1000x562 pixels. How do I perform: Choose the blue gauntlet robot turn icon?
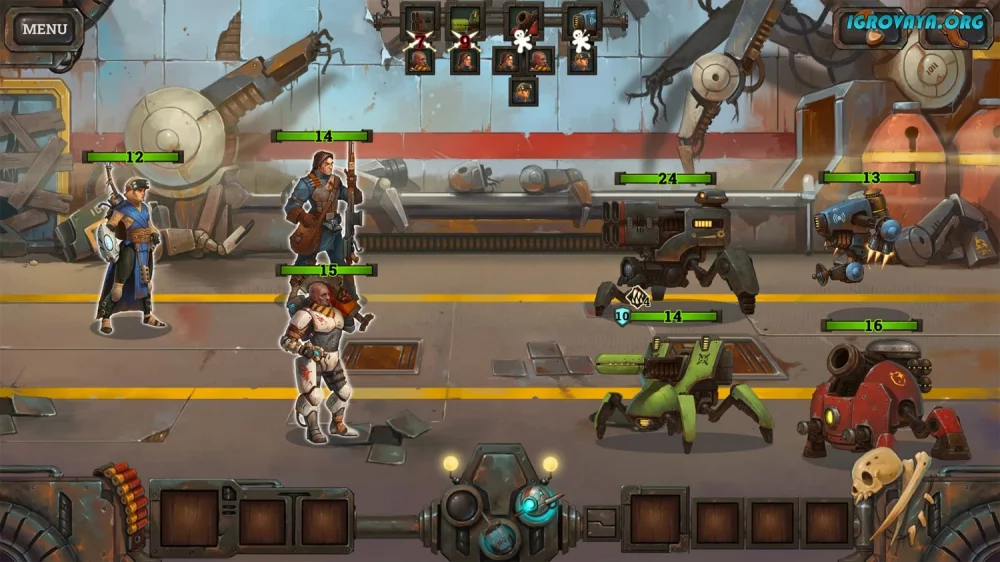point(581,20)
